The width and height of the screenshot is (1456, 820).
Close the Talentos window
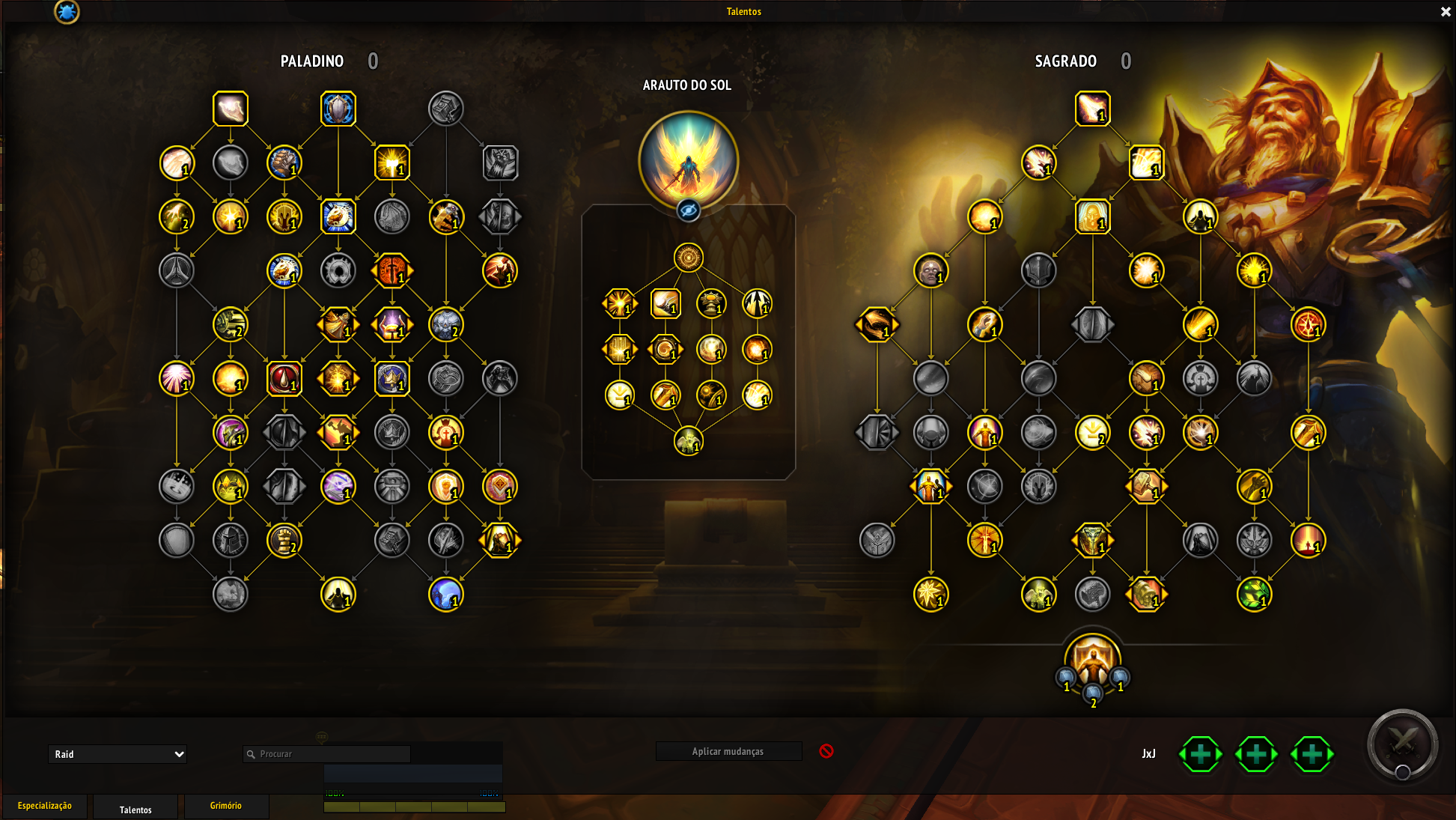tap(1446, 12)
